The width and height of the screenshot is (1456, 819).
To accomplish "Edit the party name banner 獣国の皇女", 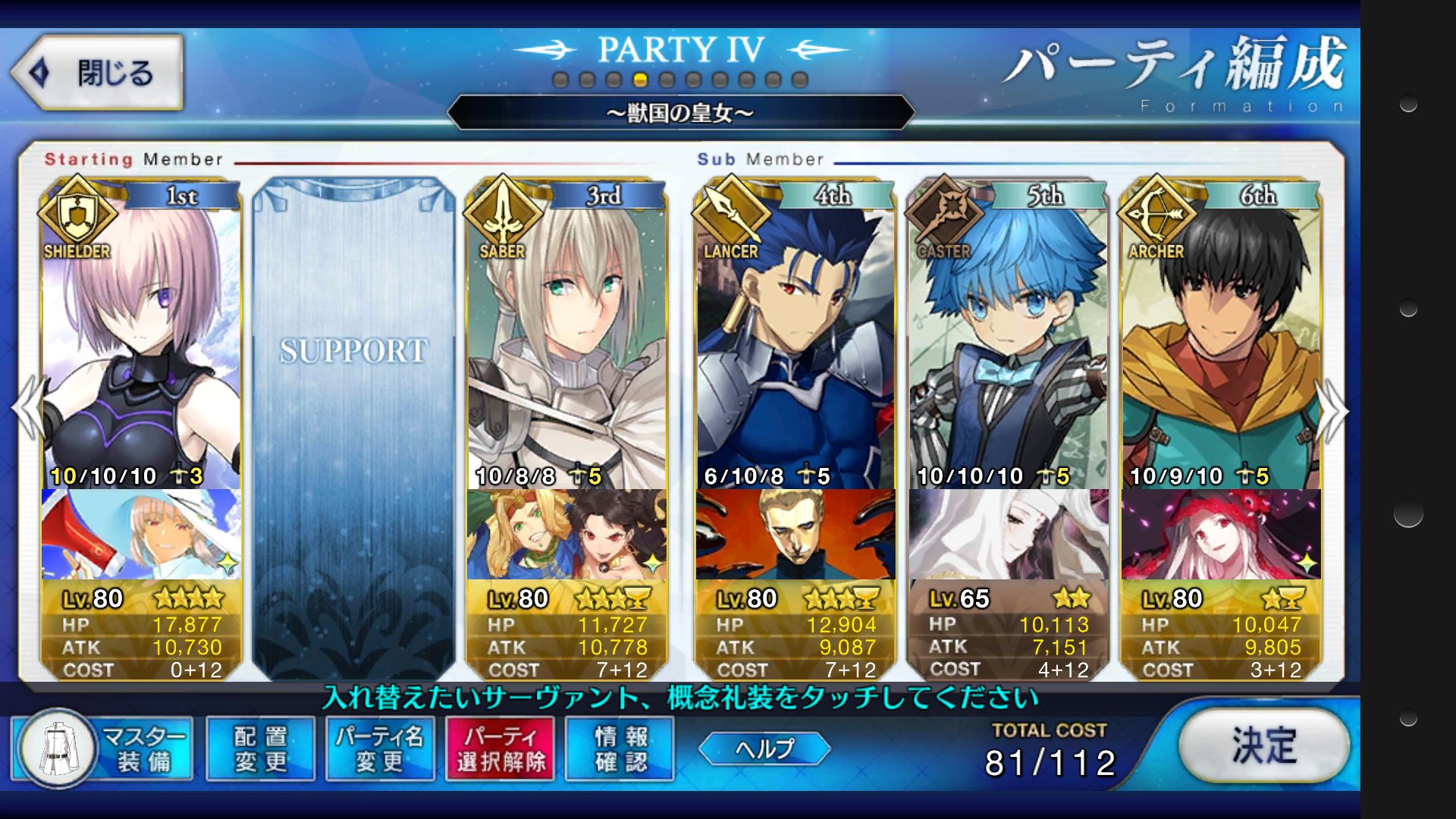I will (680, 113).
